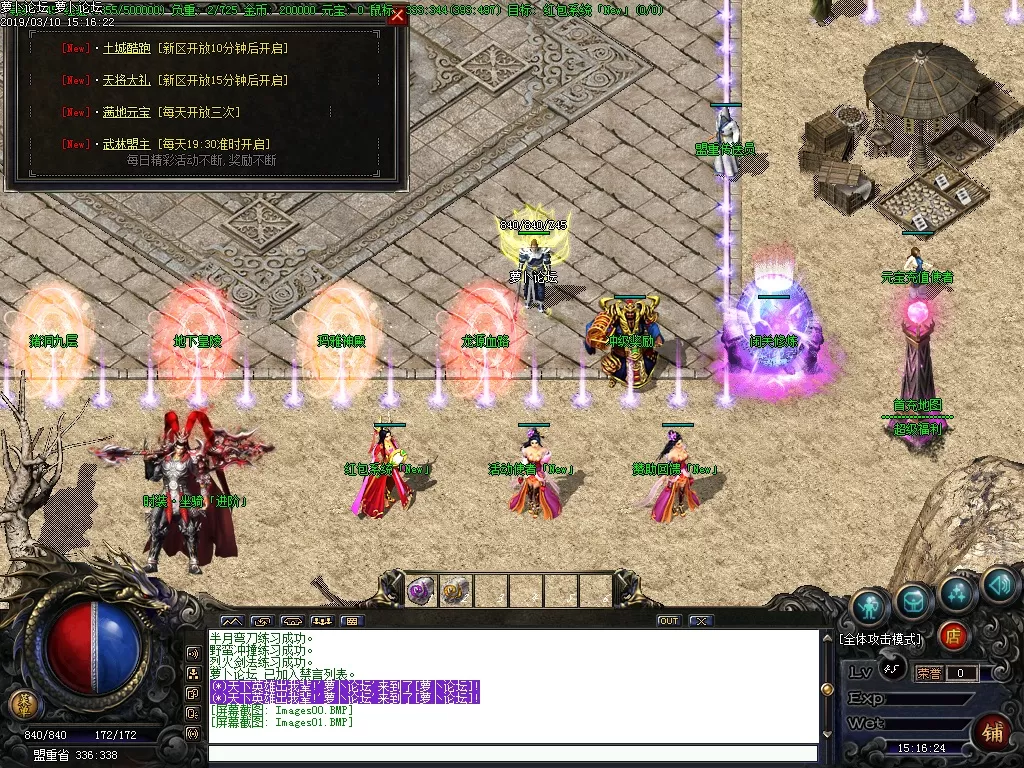Image resolution: width=1024 pixels, height=768 pixels.
Task: Open the 天降大礼 event link
Action: (x=125, y=80)
